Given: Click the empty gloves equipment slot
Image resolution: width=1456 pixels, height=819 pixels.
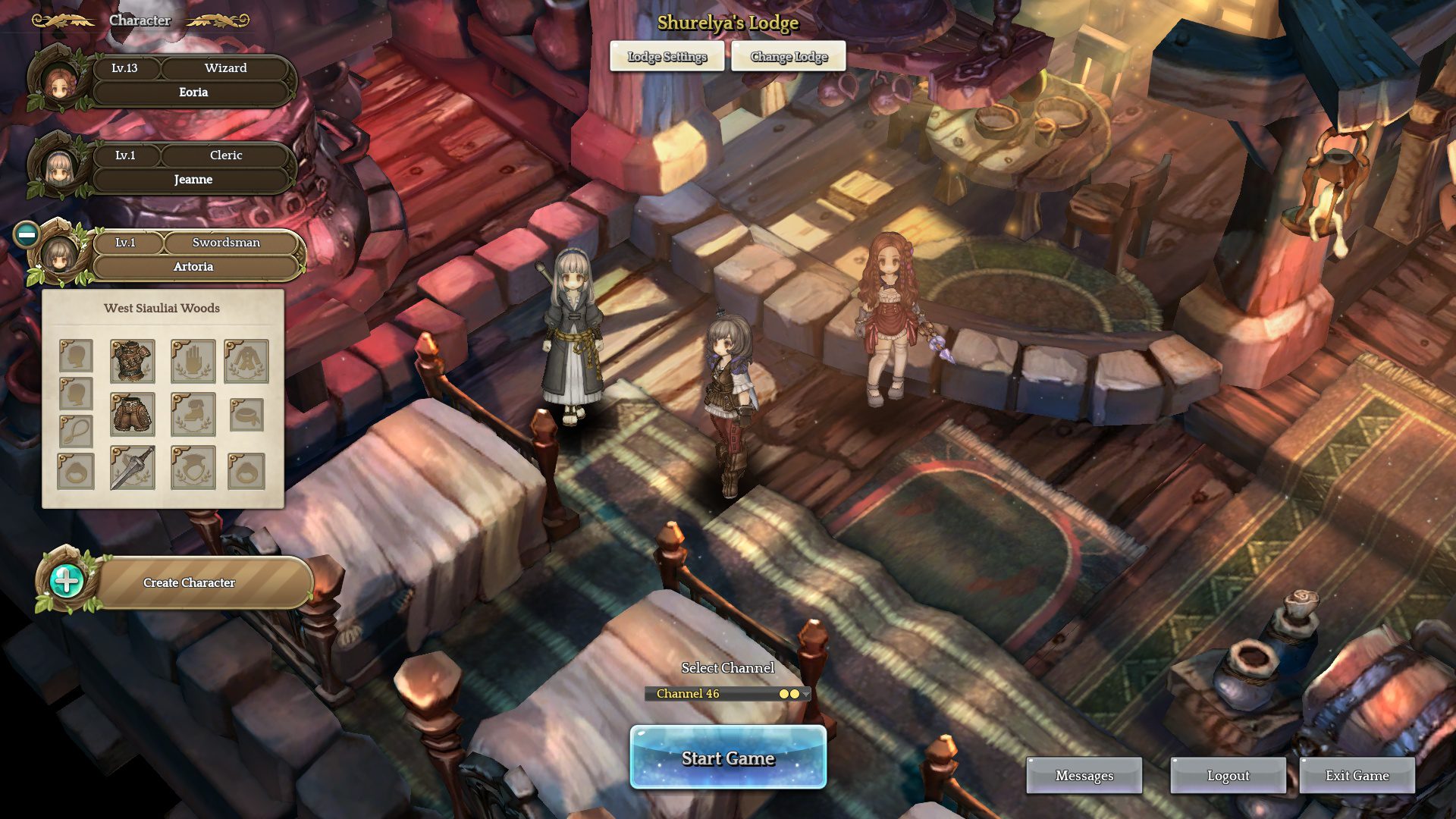Looking at the screenshot, I should pos(193,362).
